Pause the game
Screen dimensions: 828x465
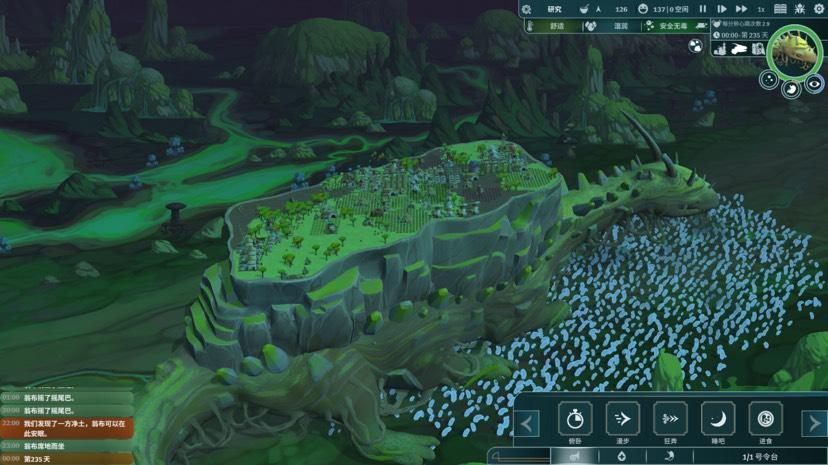tap(704, 9)
